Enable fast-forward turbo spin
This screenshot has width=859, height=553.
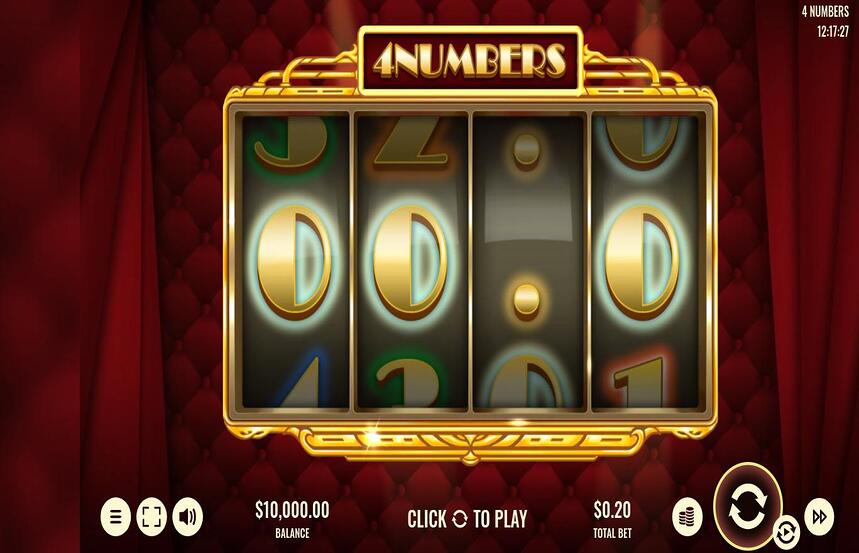tap(819, 516)
